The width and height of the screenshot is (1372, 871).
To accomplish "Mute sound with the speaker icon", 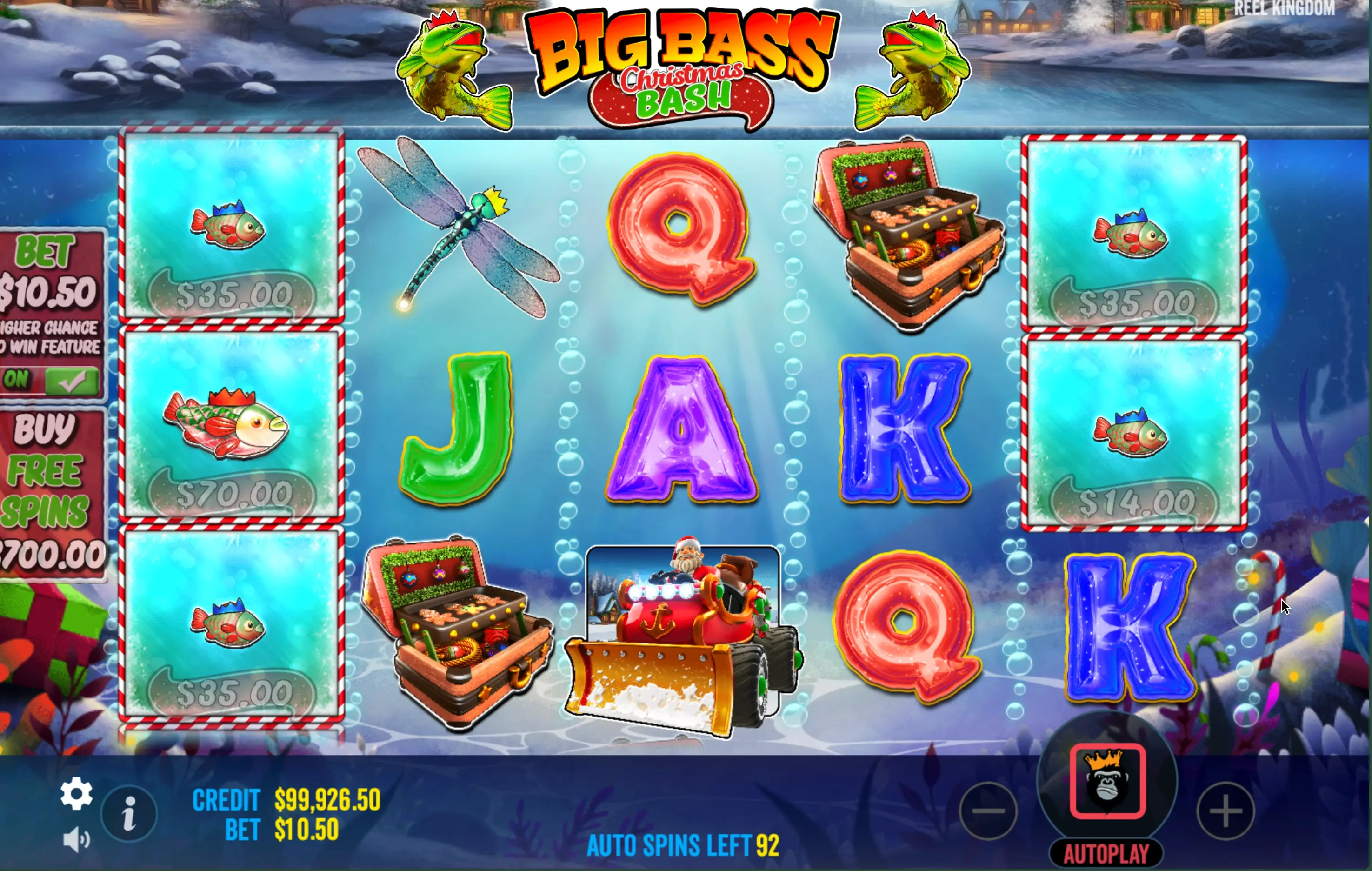I will pos(76,840).
